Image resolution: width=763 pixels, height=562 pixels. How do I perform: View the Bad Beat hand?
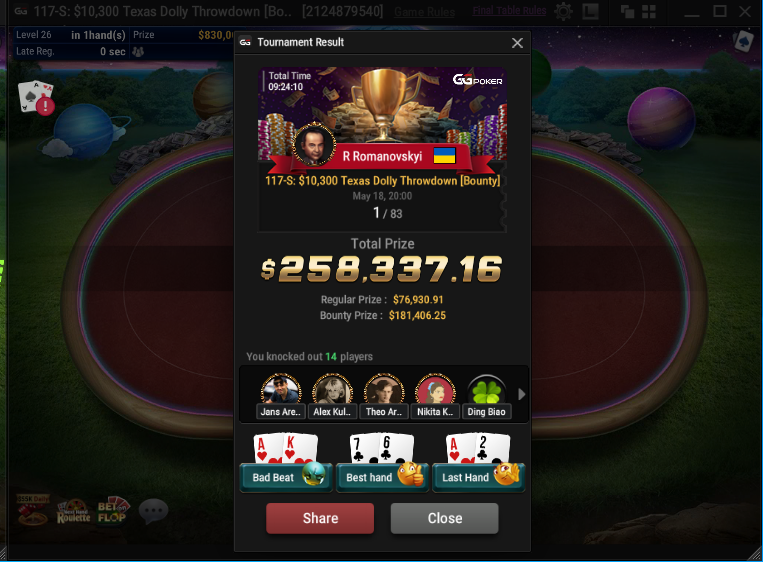click(x=284, y=476)
